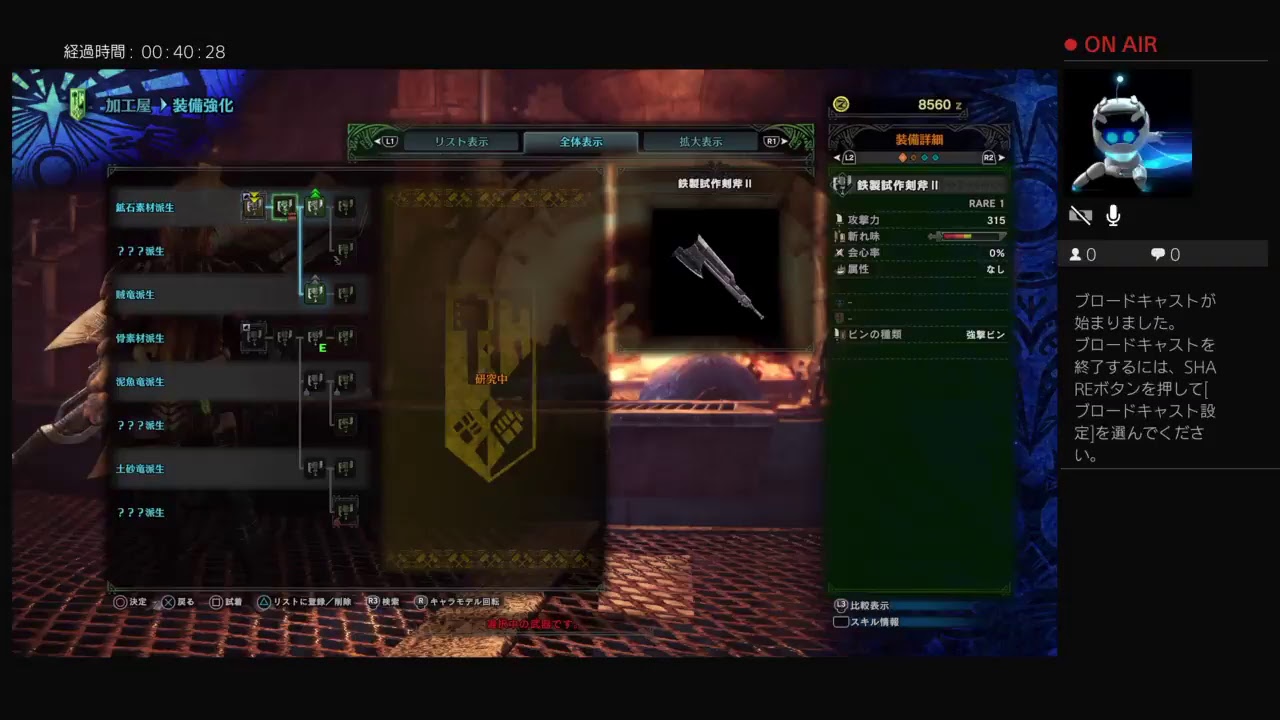
Task: Click the left arrow beside L1 tab selector
Action: 378,141
